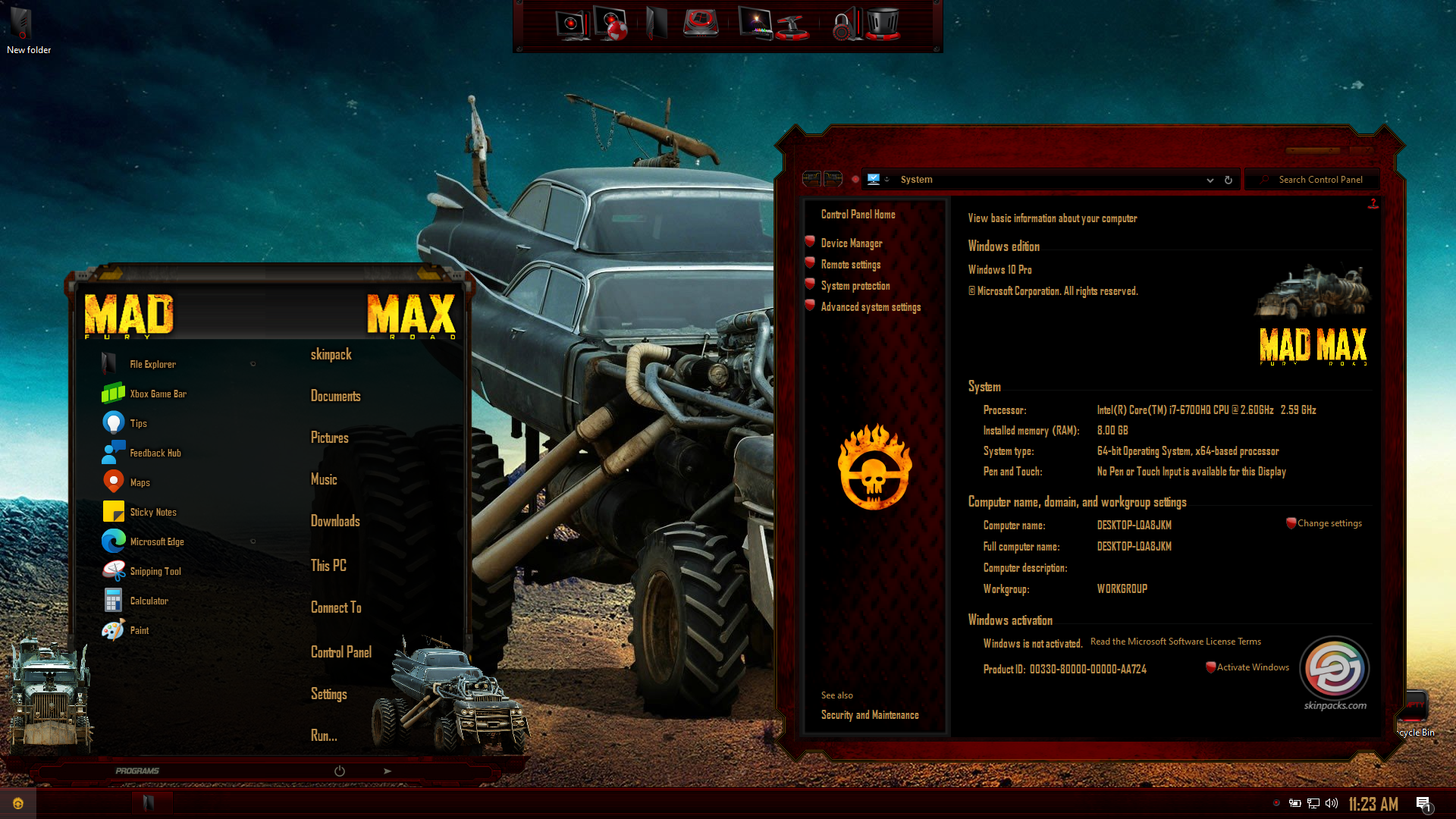Open Security and Maintenance
This screenshot has width=1456, height=819.
click(869, 715)
